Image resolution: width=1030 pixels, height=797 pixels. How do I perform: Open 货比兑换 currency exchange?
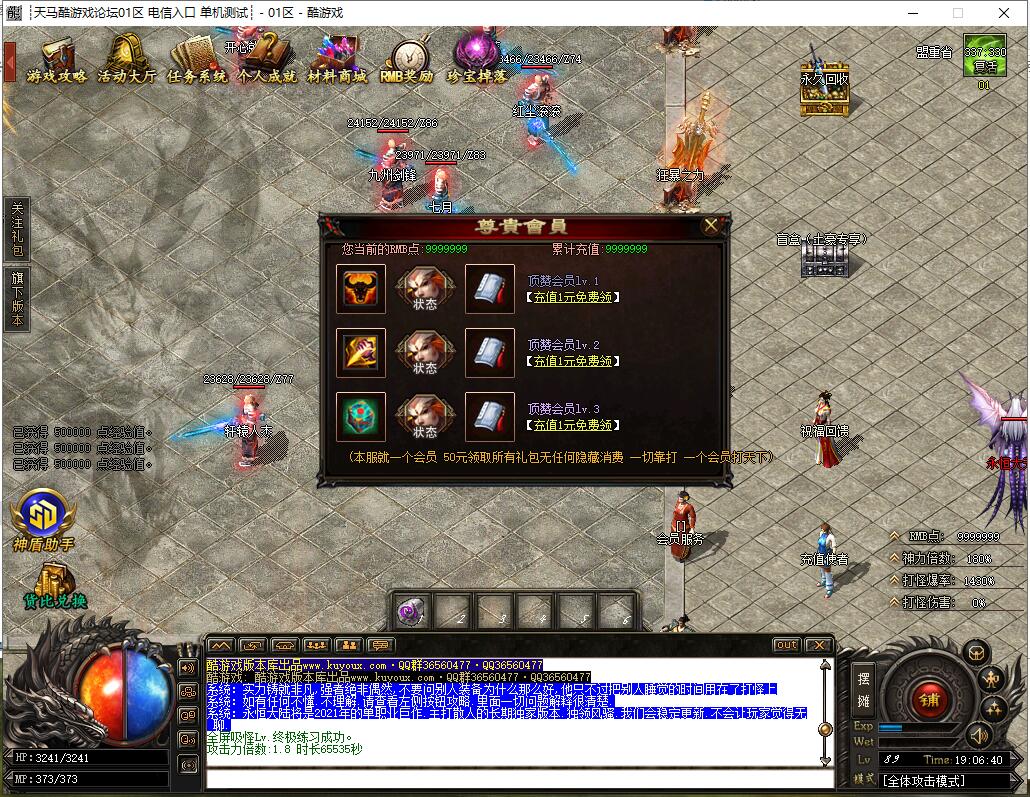pyautogui.click(x=54, y=585)
